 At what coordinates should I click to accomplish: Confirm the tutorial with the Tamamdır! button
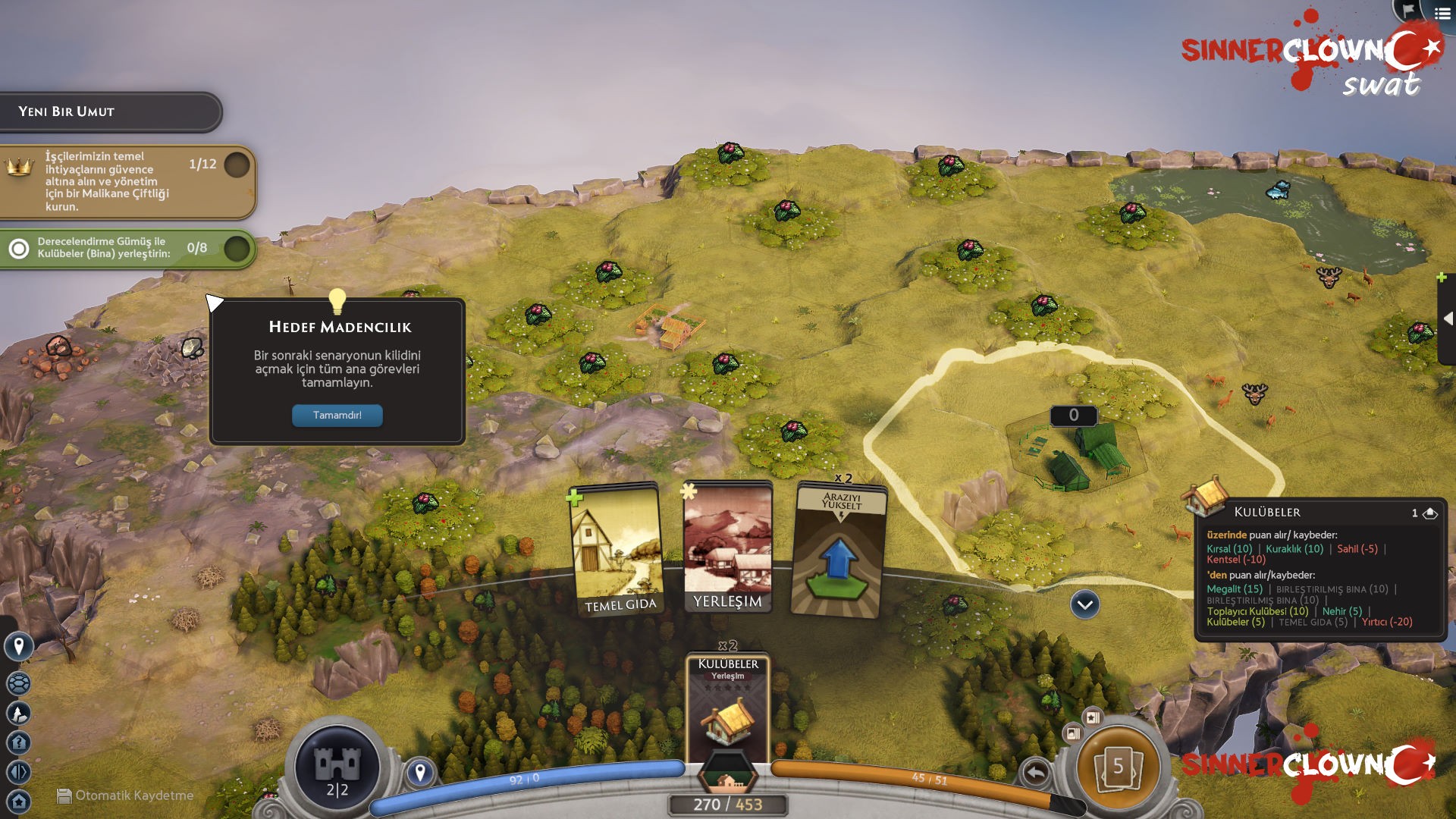point(337,416)
